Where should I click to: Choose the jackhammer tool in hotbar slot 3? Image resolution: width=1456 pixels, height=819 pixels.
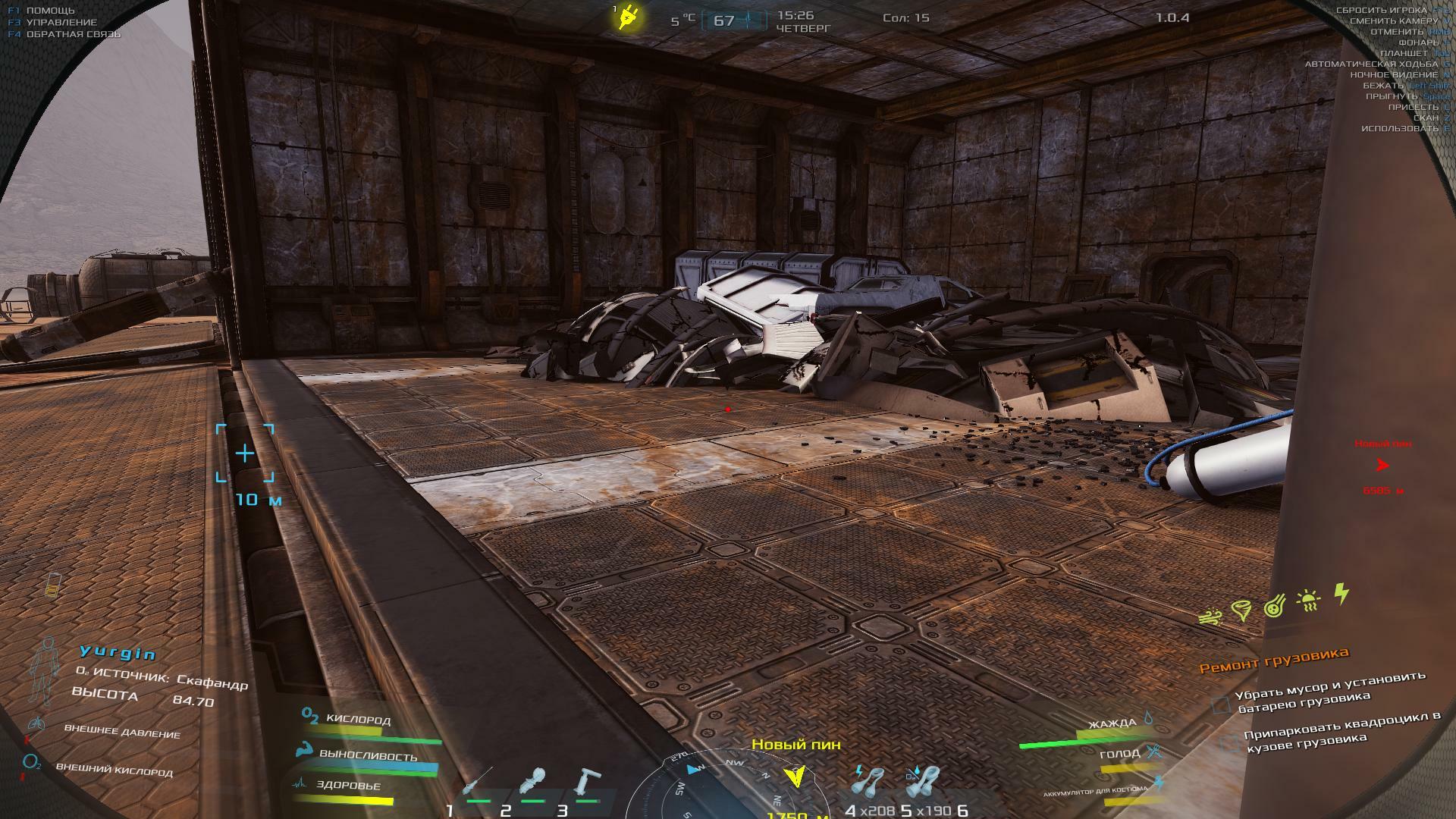coord(587,782)
